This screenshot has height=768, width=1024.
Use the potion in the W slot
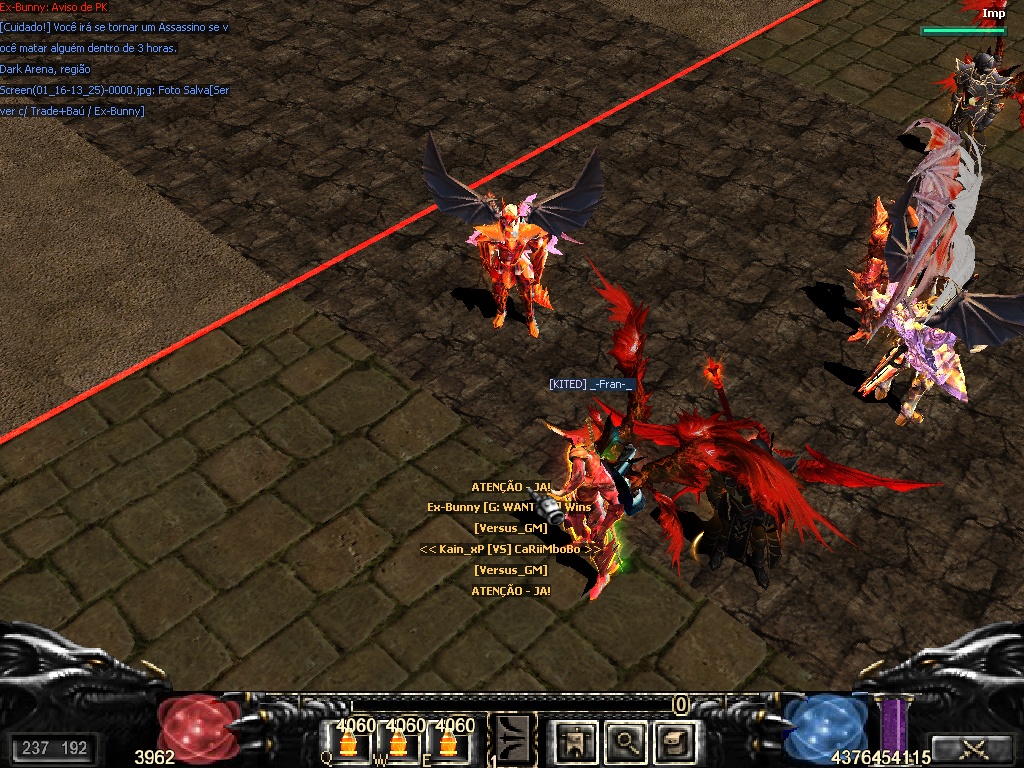click(x=398, y=743)
